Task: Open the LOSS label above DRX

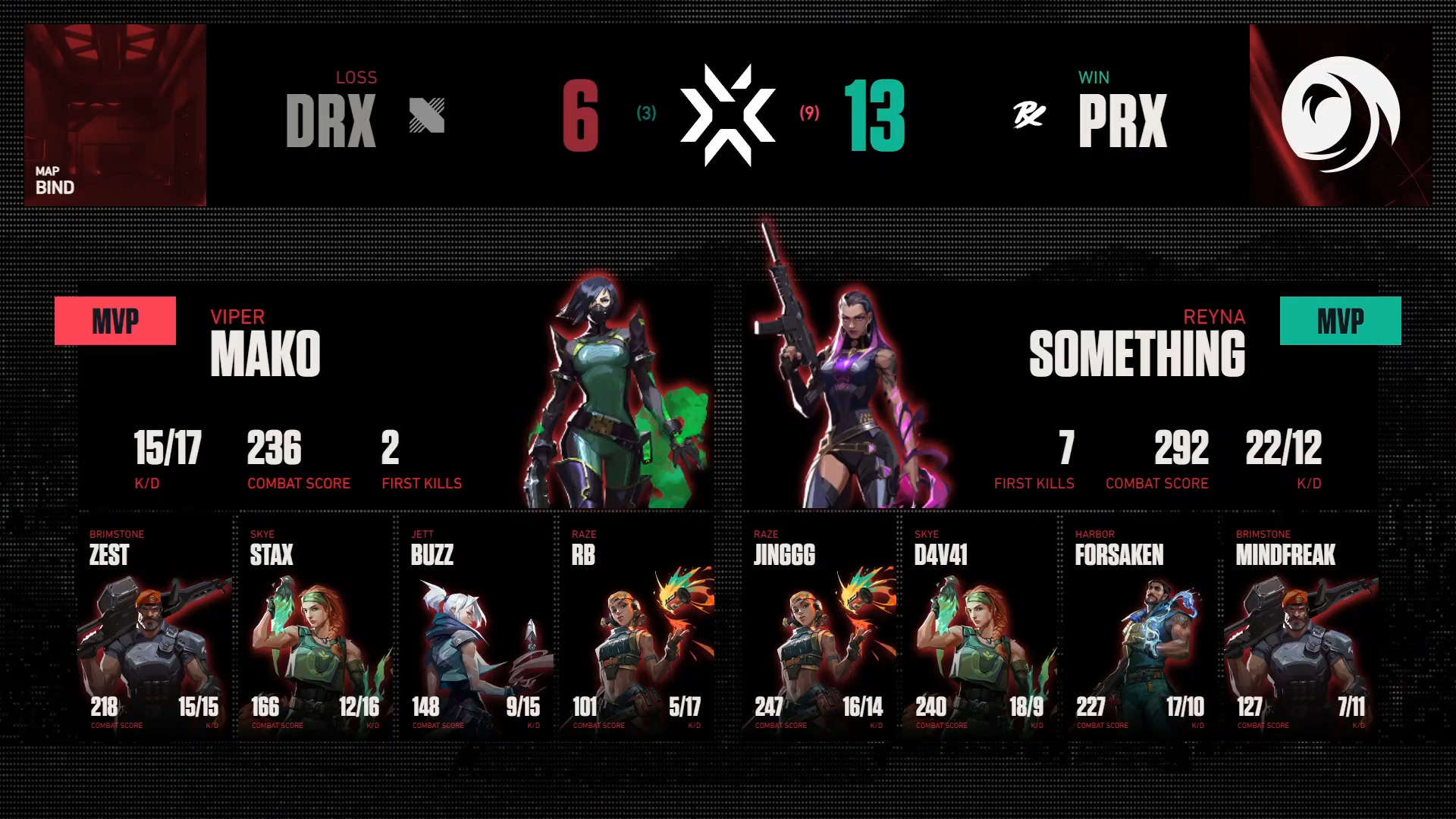Action: (357, 77)
